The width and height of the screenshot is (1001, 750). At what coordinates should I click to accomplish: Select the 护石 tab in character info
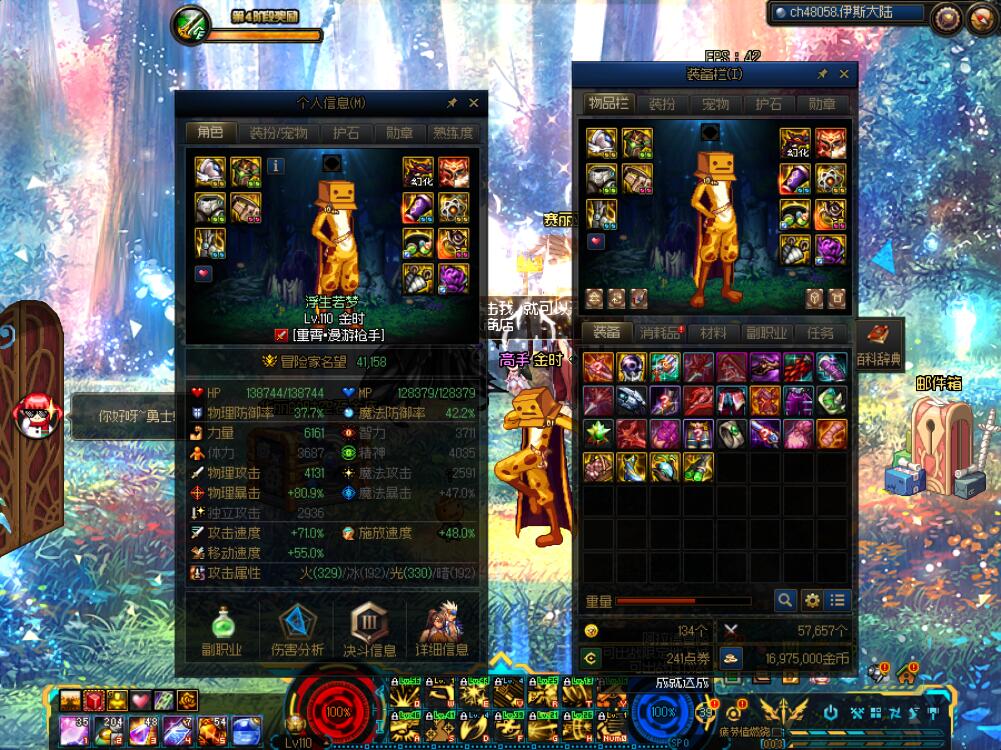coord(346,133)
